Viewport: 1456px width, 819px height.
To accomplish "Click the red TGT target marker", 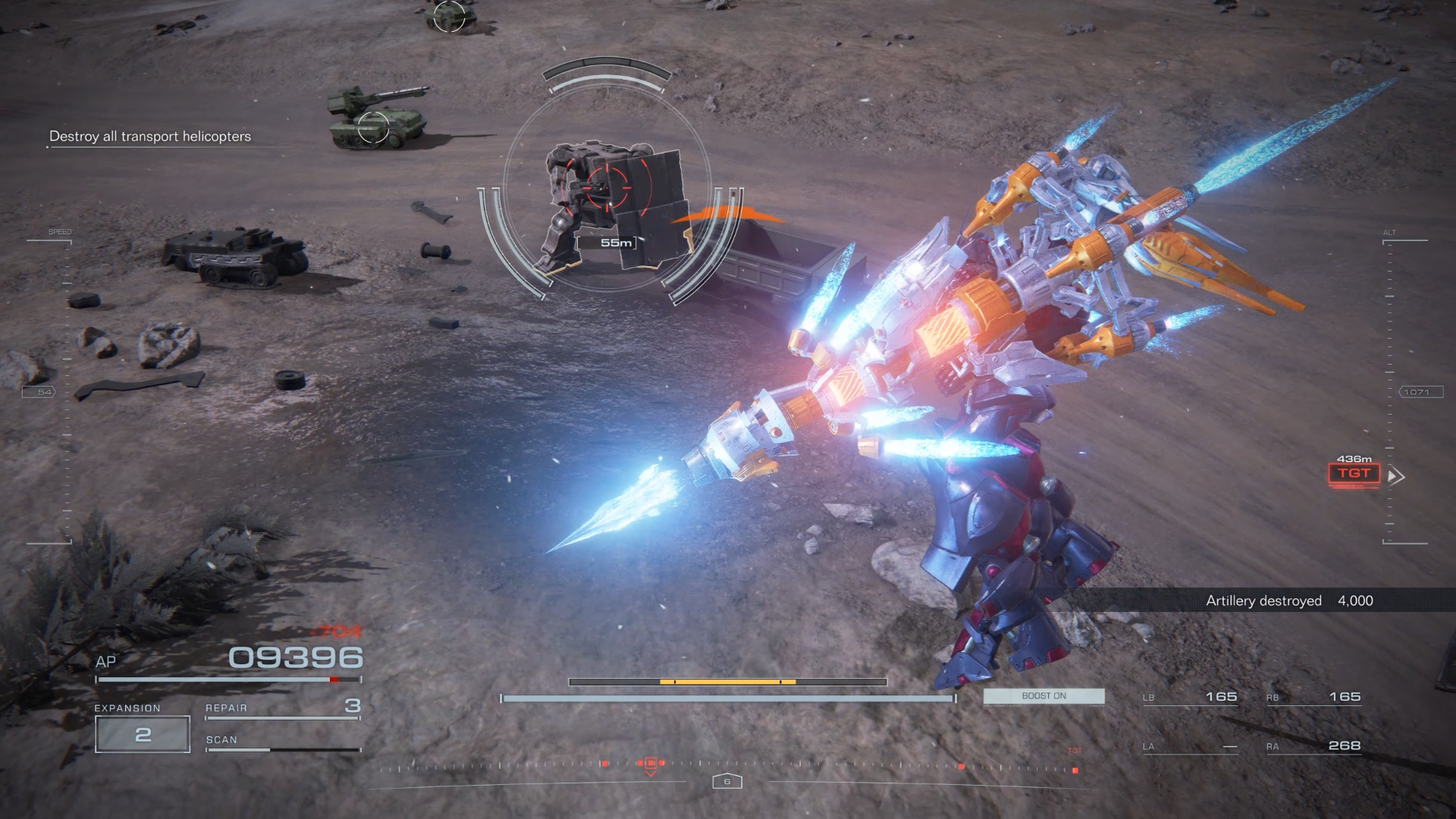I will tap(1354, 474).
